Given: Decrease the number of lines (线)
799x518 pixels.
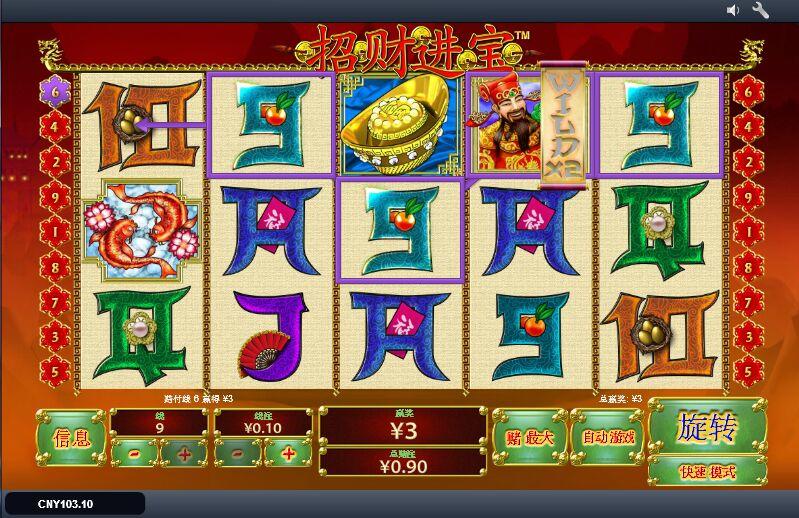Looking at the screenshot, I should pyautogui.click(x=134, y=453).
